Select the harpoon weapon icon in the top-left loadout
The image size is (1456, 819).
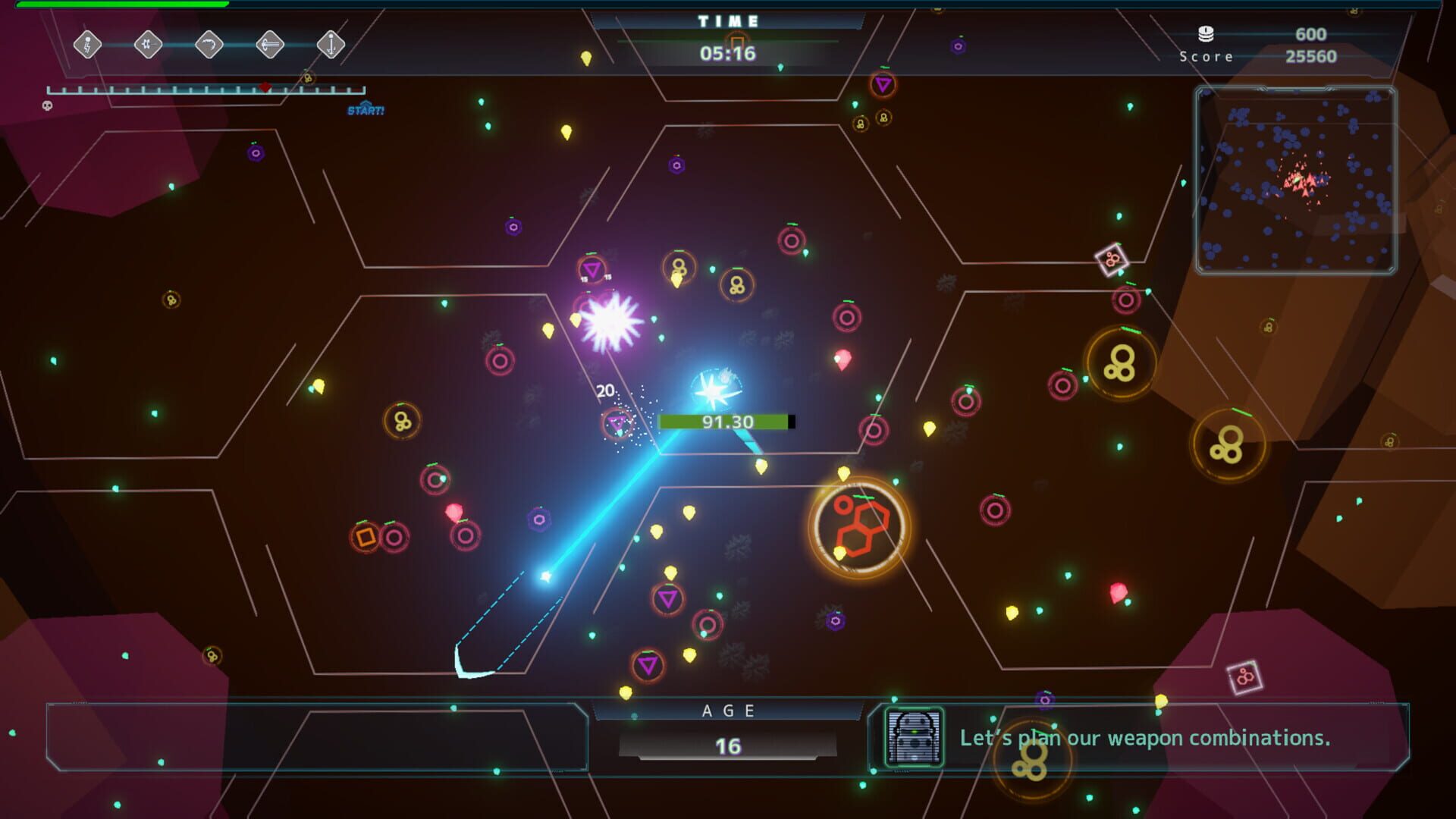pos(269,44)
